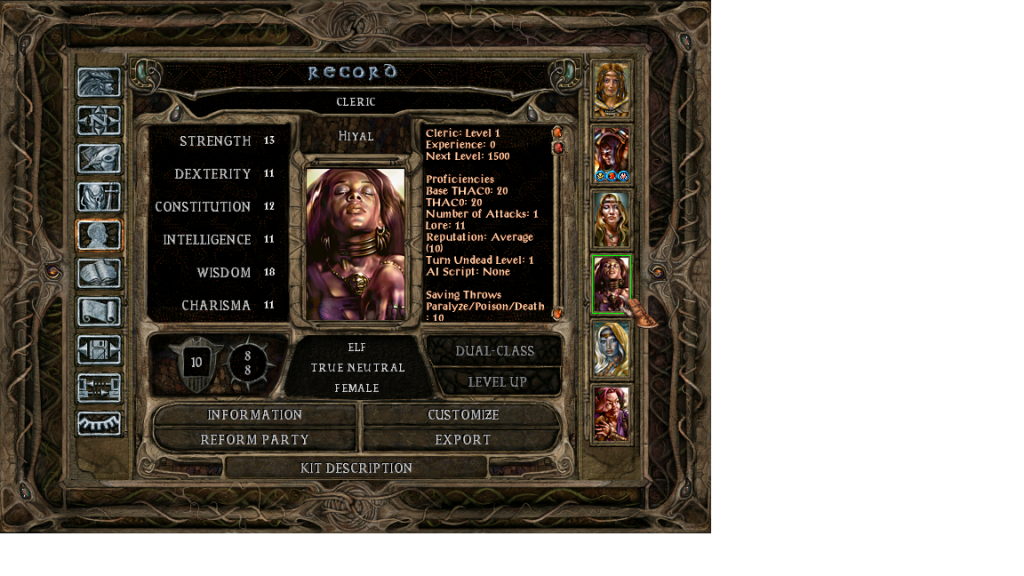Export the character
The width and height of the screenshot is (1024, 576).
463,440
